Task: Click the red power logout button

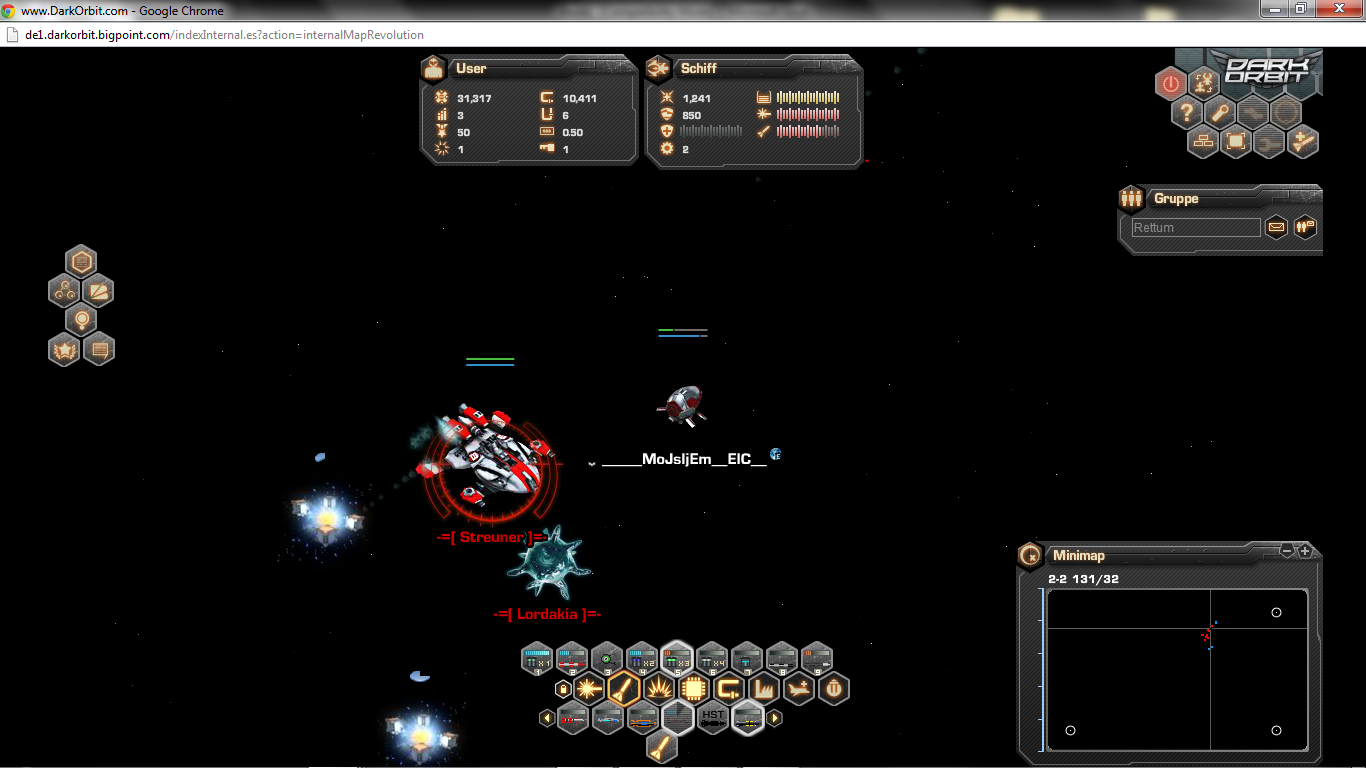Action: 1171,84
